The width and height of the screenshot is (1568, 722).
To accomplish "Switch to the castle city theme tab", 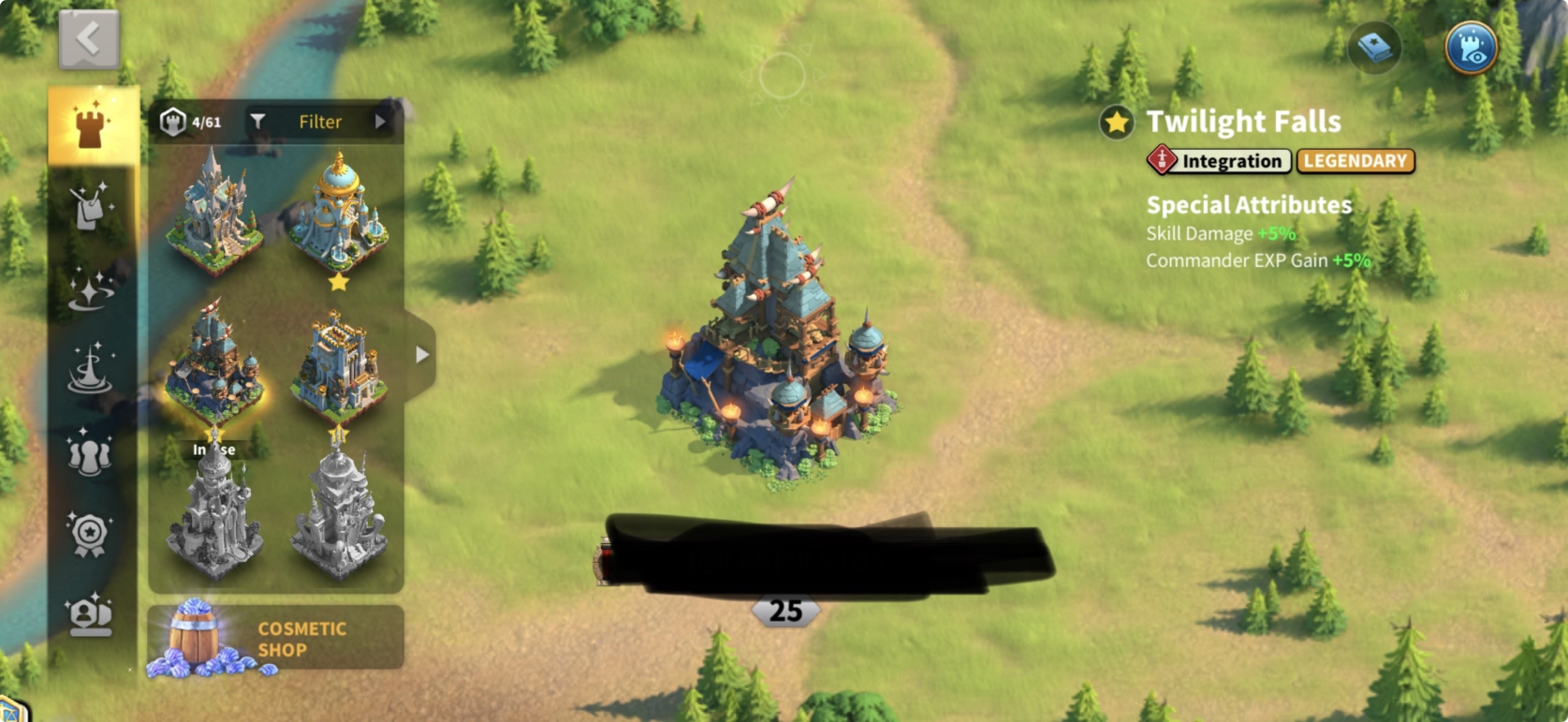I will point(91,125).
